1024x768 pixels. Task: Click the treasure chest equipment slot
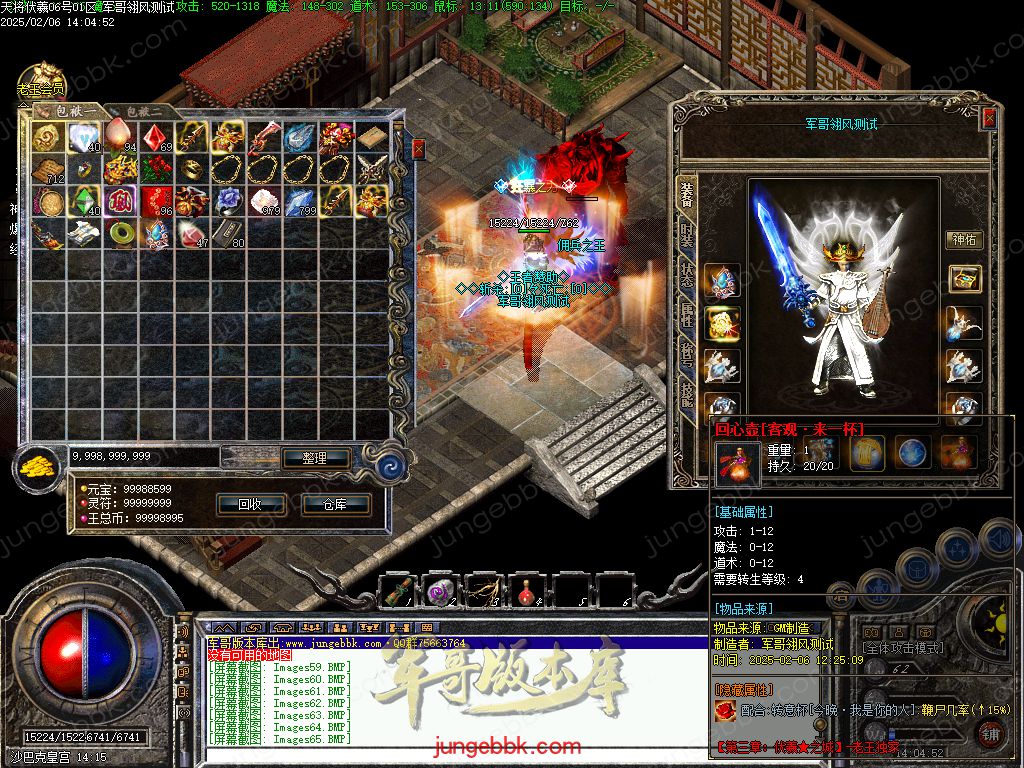click(x=964, y=279)
